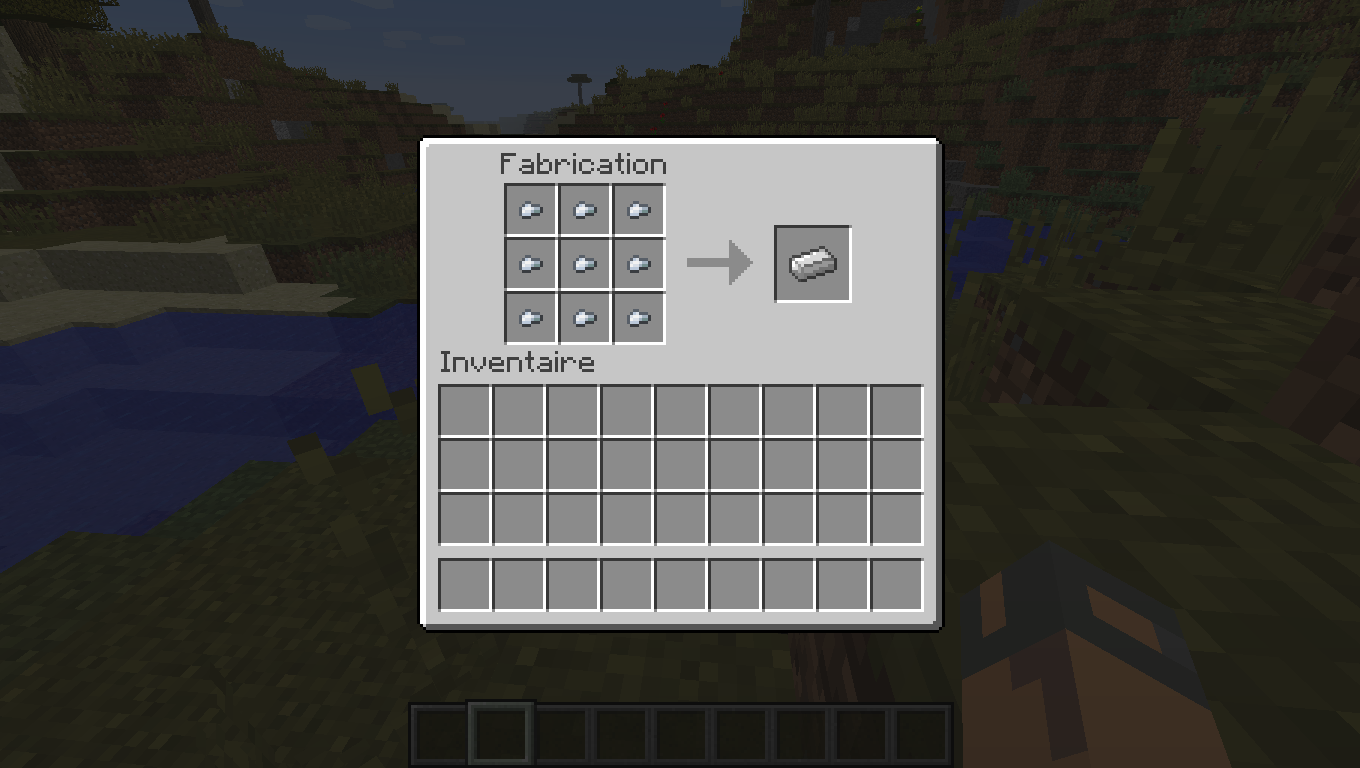Select the currently highlighted hotbar slot
1360x768 pixels.
click(499, 733)
